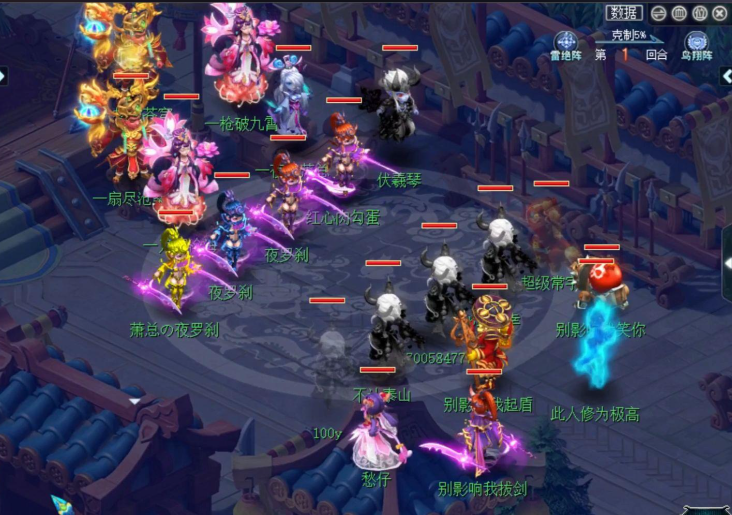Close the battle view with the X button
732x515 pixels.
720,14
